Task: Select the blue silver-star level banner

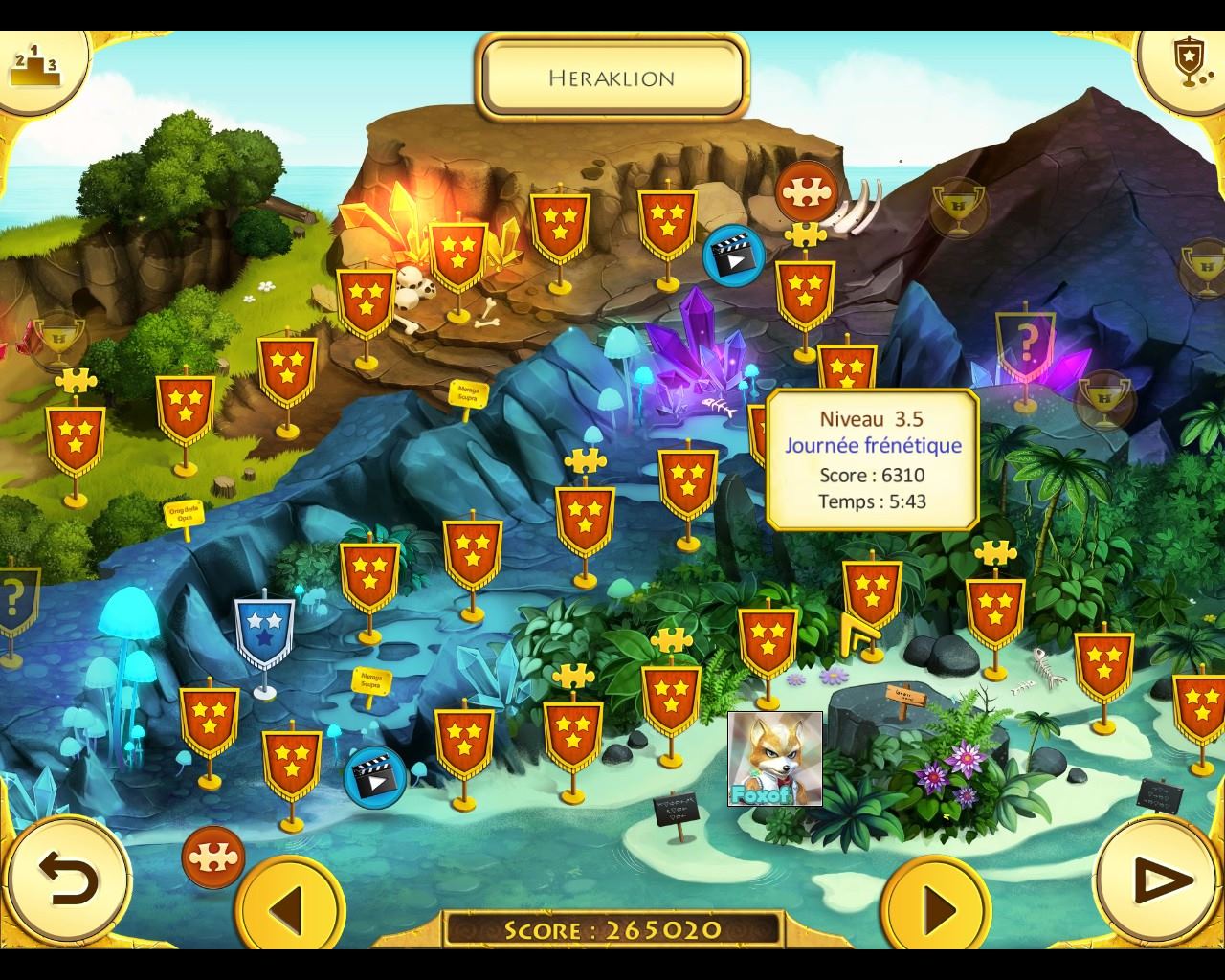Action: (264, 634)
